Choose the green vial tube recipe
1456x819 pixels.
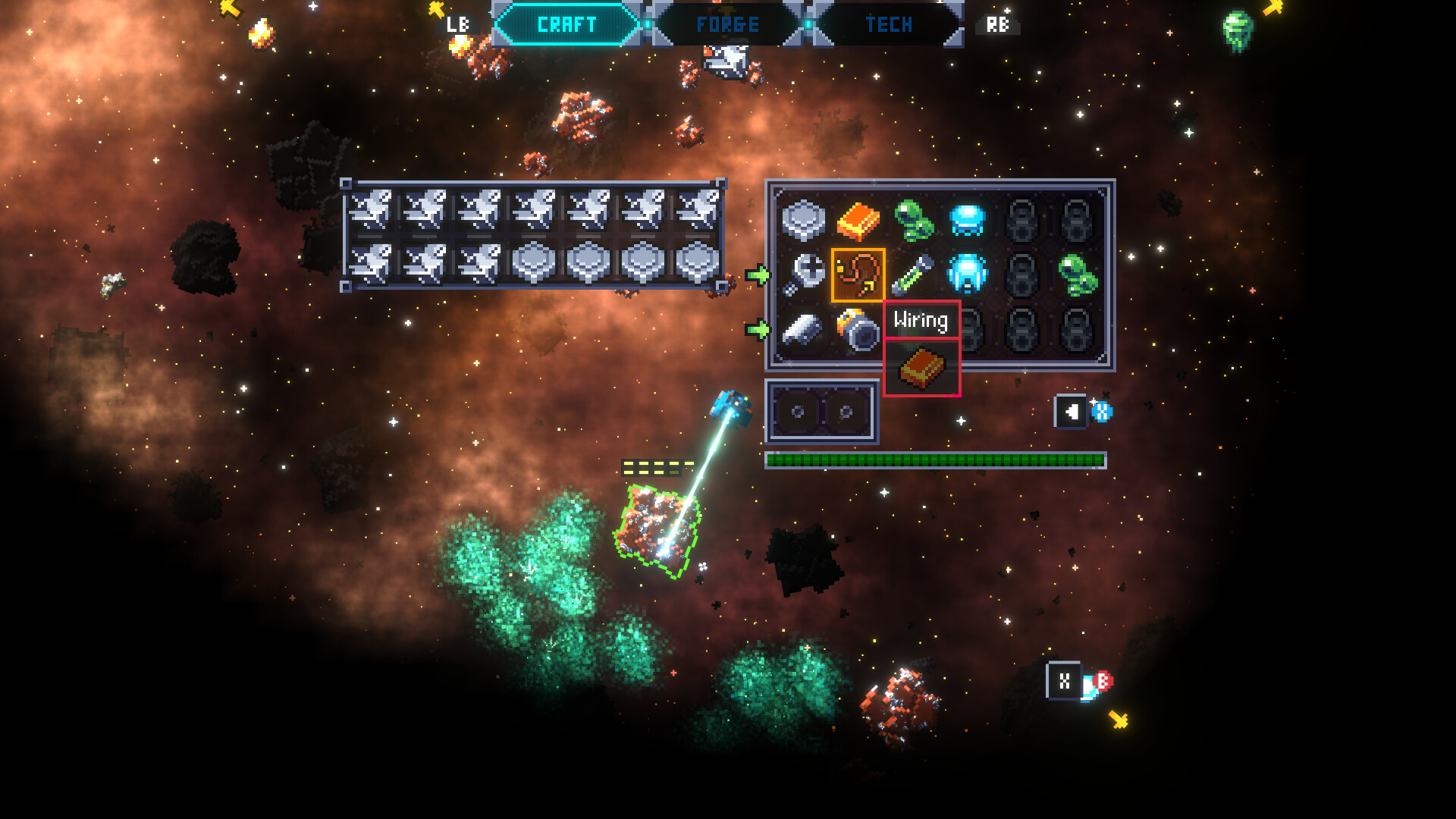912,275
